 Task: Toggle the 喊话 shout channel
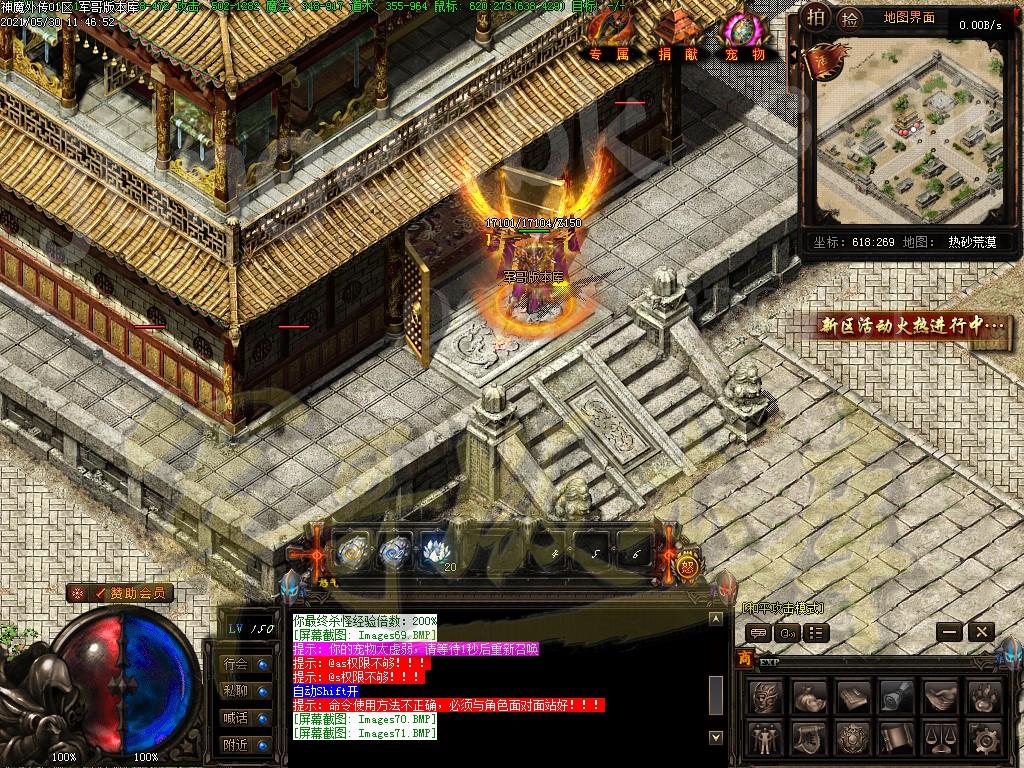(245, 717)
